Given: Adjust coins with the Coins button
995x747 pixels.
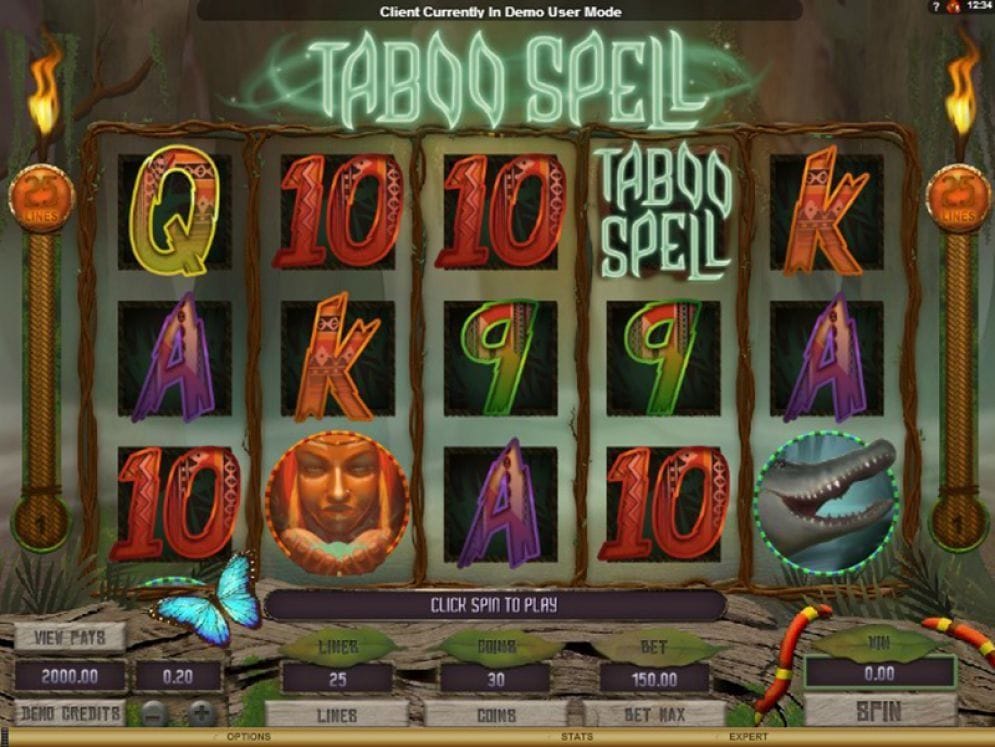Looking at the screenshot, I should coord(496,714).
